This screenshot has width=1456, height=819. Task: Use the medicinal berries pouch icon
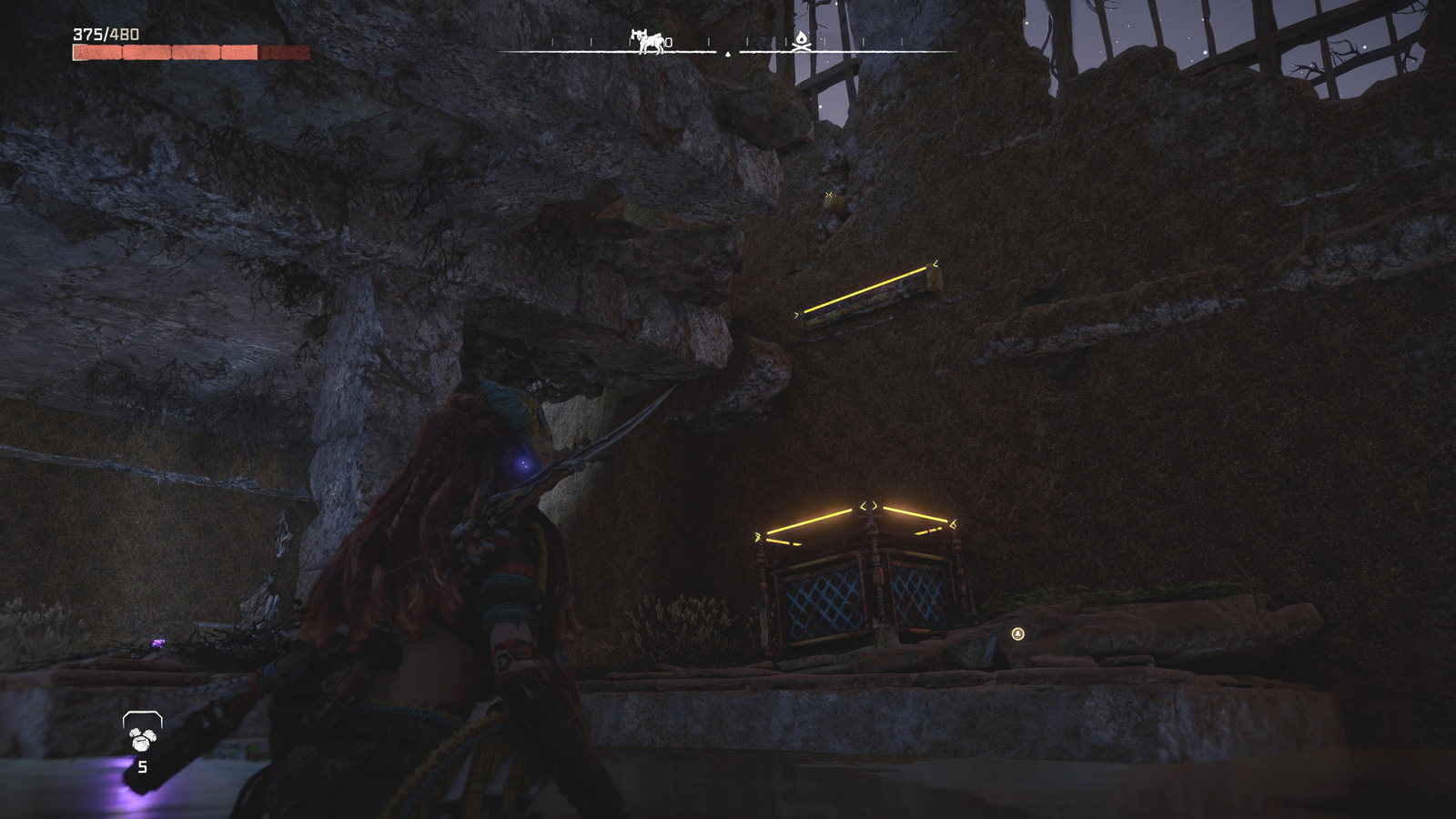coord(142,735)
